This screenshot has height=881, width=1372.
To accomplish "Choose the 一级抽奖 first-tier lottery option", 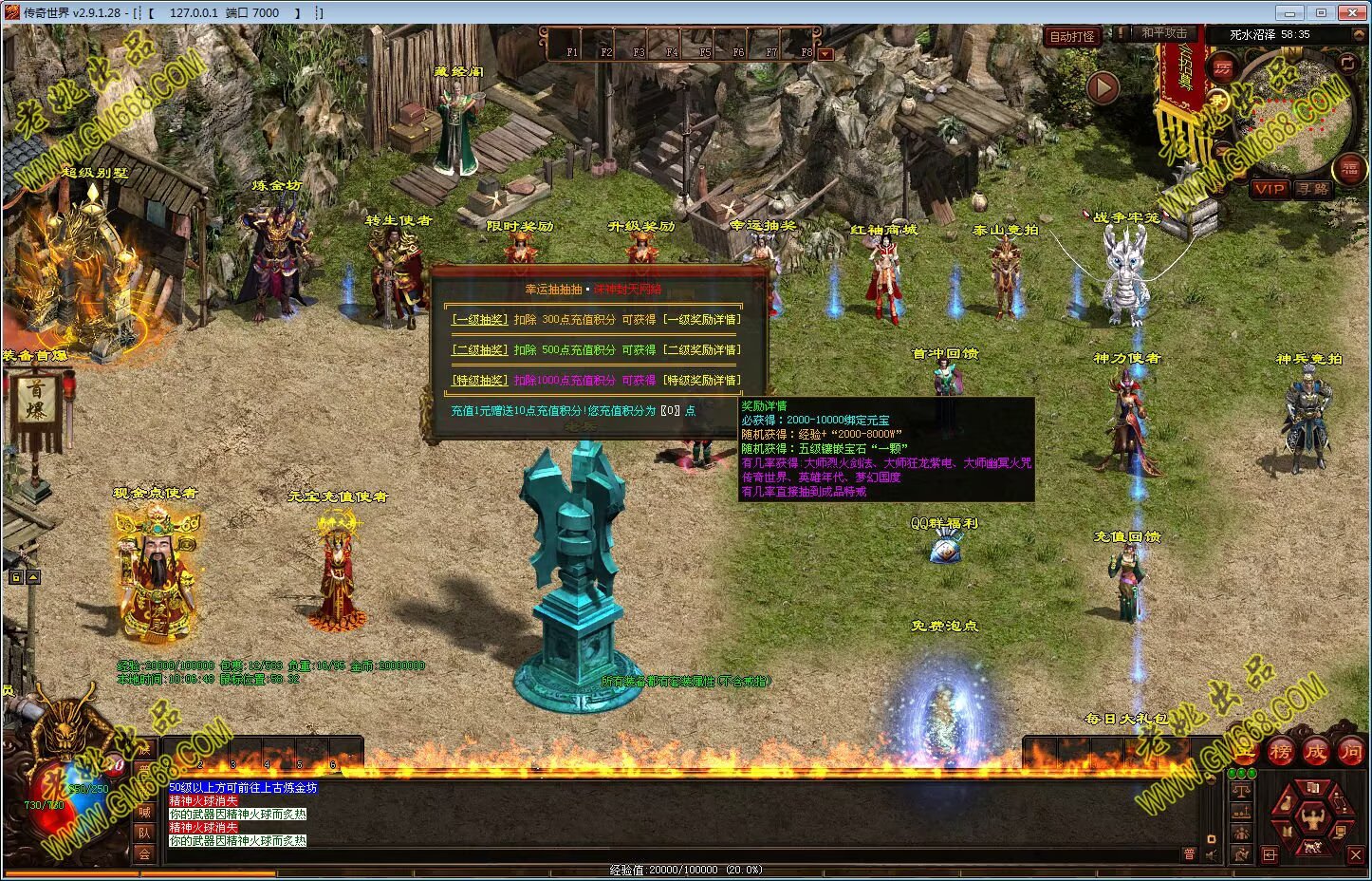I will click(x=479, y=320).
